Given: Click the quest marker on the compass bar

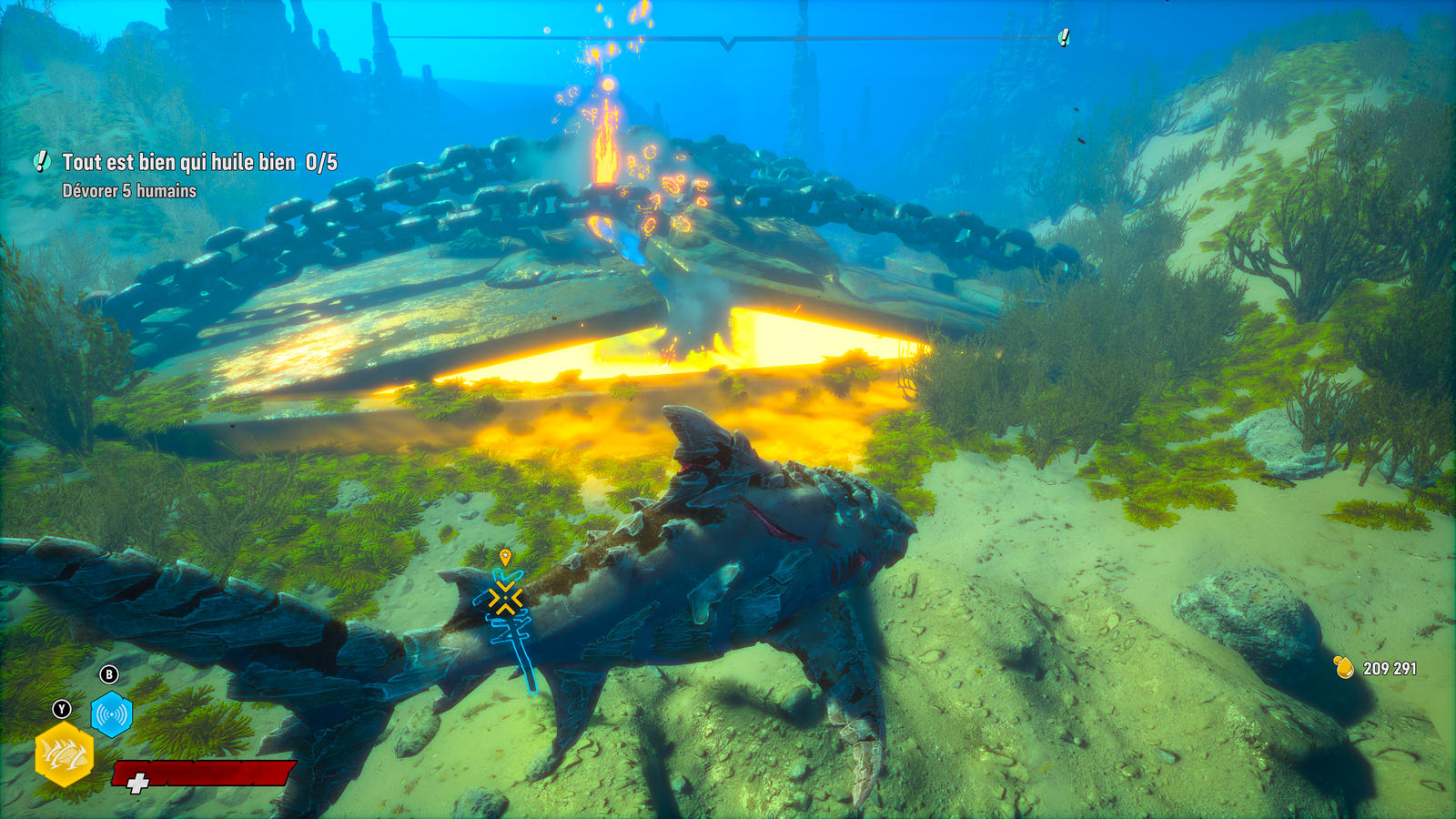Looking at the screenshot, I should coord(1063,37).
